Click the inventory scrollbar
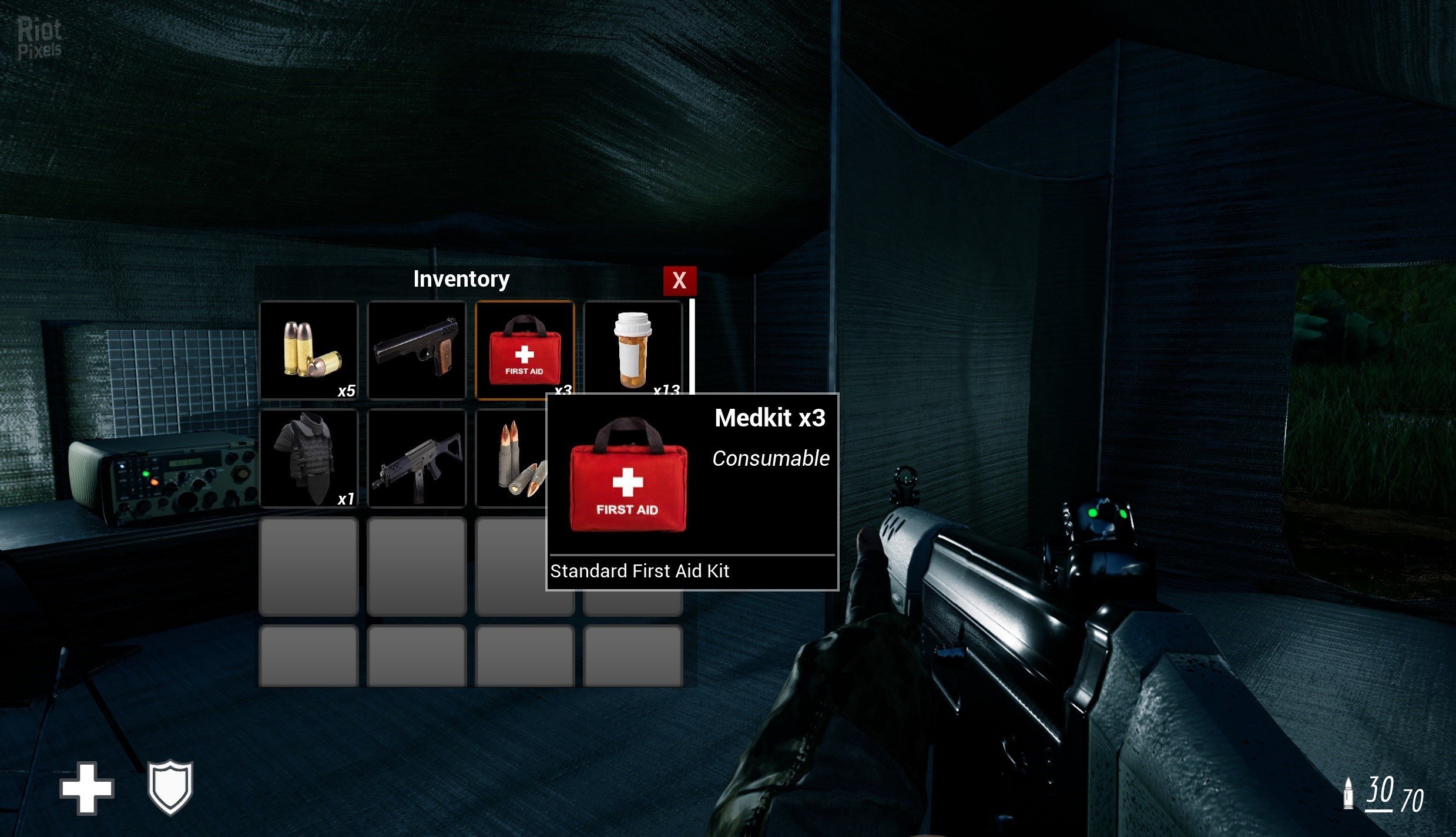 (692, 347)
